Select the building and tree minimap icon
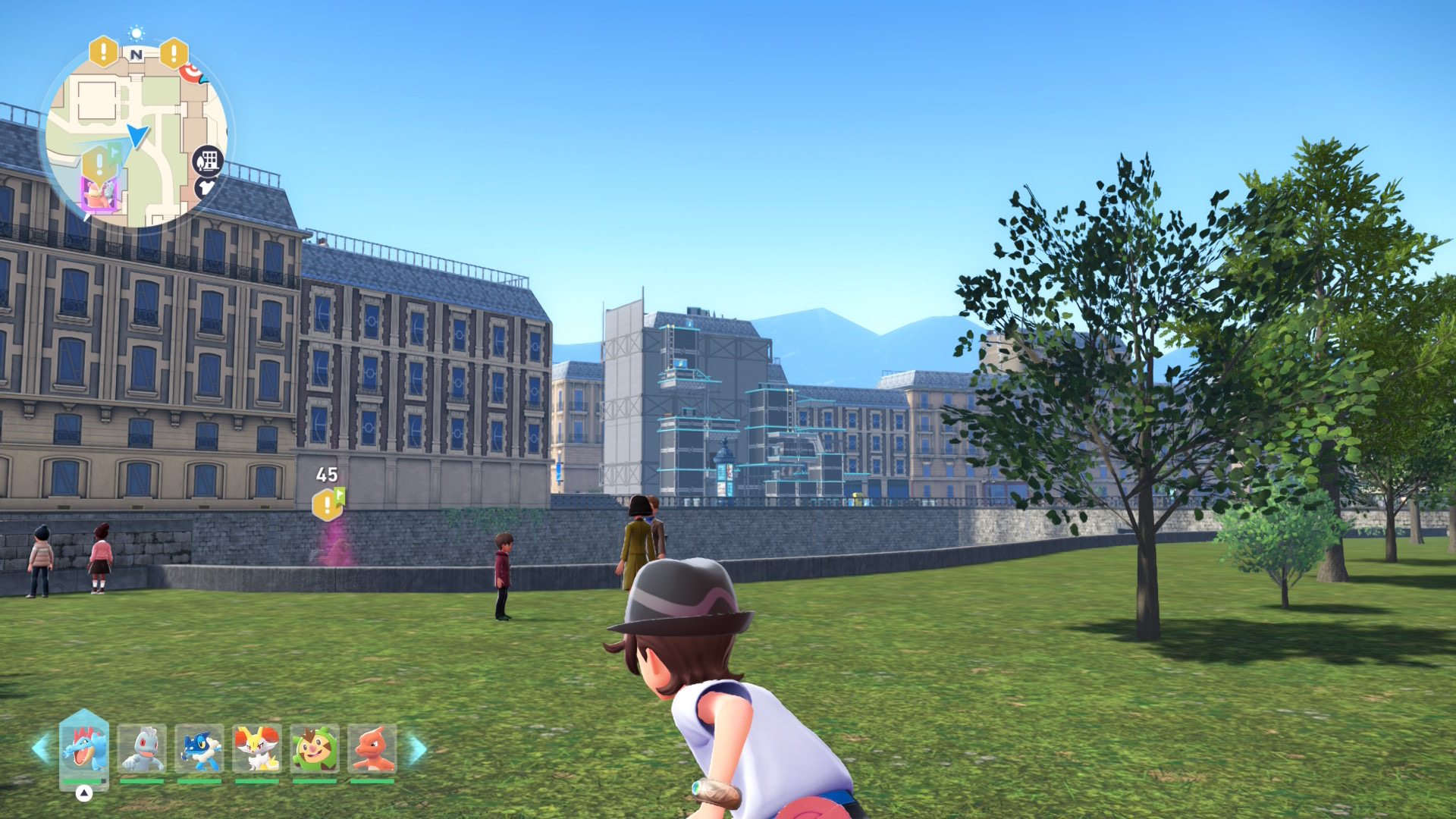This screenshot has width=1456, height=819. click(208, 161)
